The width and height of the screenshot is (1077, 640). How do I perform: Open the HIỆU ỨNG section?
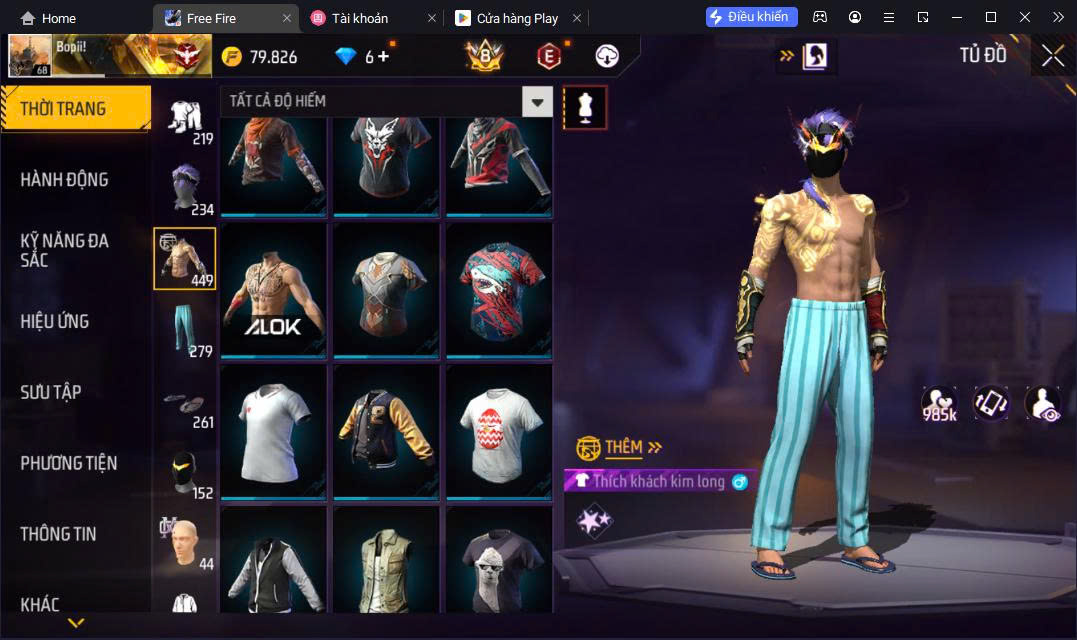[x=55, y=321]
